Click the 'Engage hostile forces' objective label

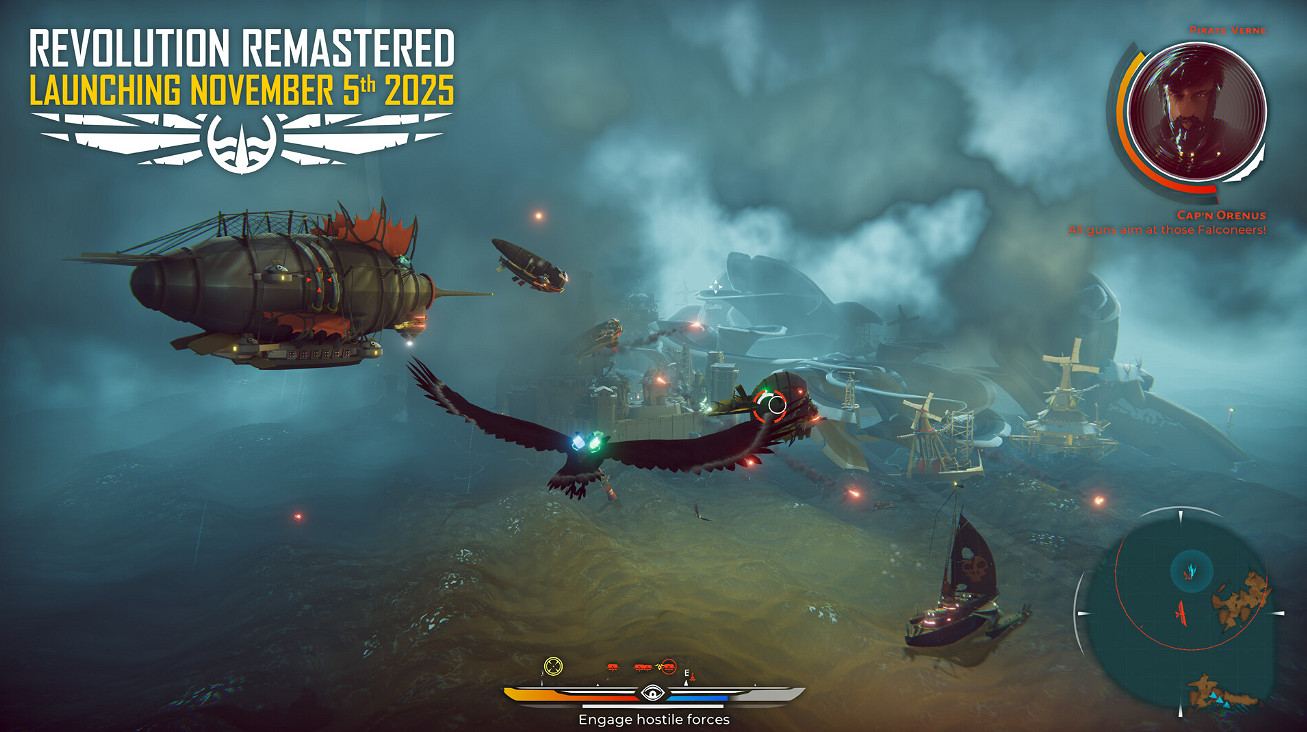click(x=656, y=717)
